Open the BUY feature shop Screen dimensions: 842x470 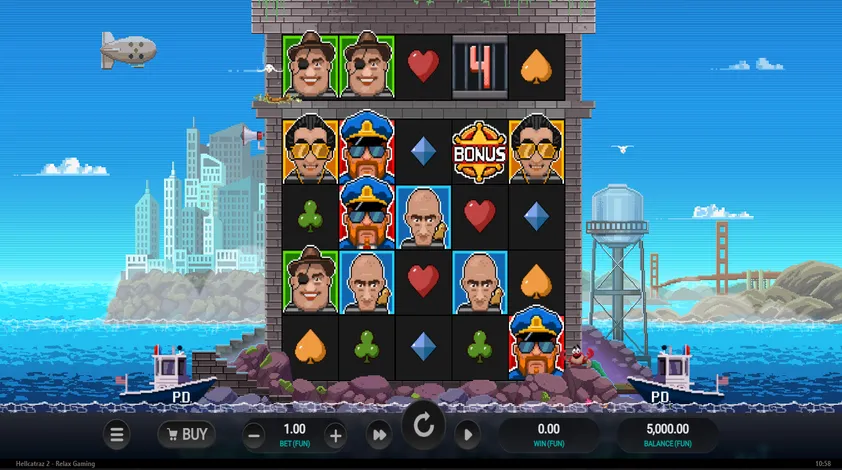click(x=186, y=434)
